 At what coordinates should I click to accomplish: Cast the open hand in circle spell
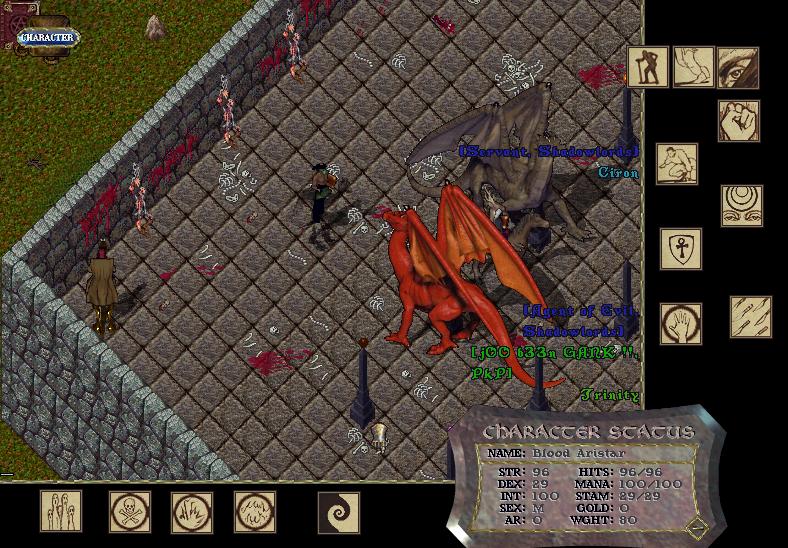pos(681,323)
